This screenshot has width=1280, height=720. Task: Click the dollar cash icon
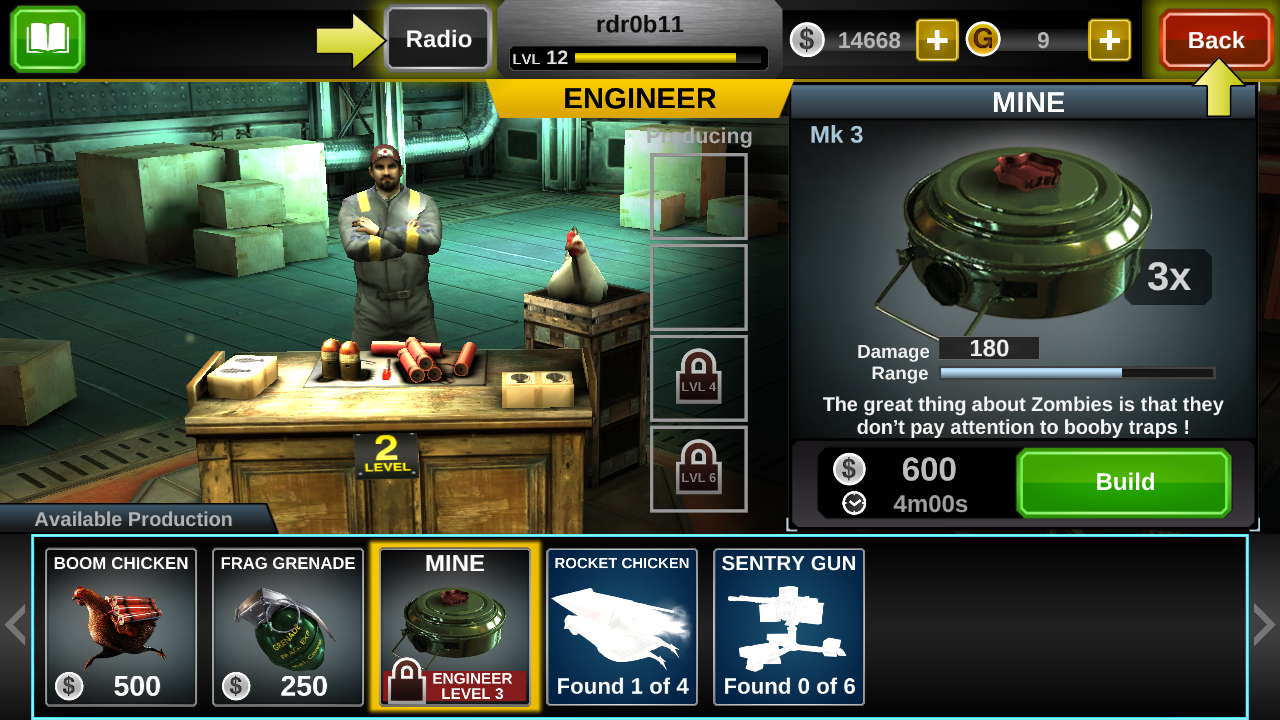pos(807,41)
